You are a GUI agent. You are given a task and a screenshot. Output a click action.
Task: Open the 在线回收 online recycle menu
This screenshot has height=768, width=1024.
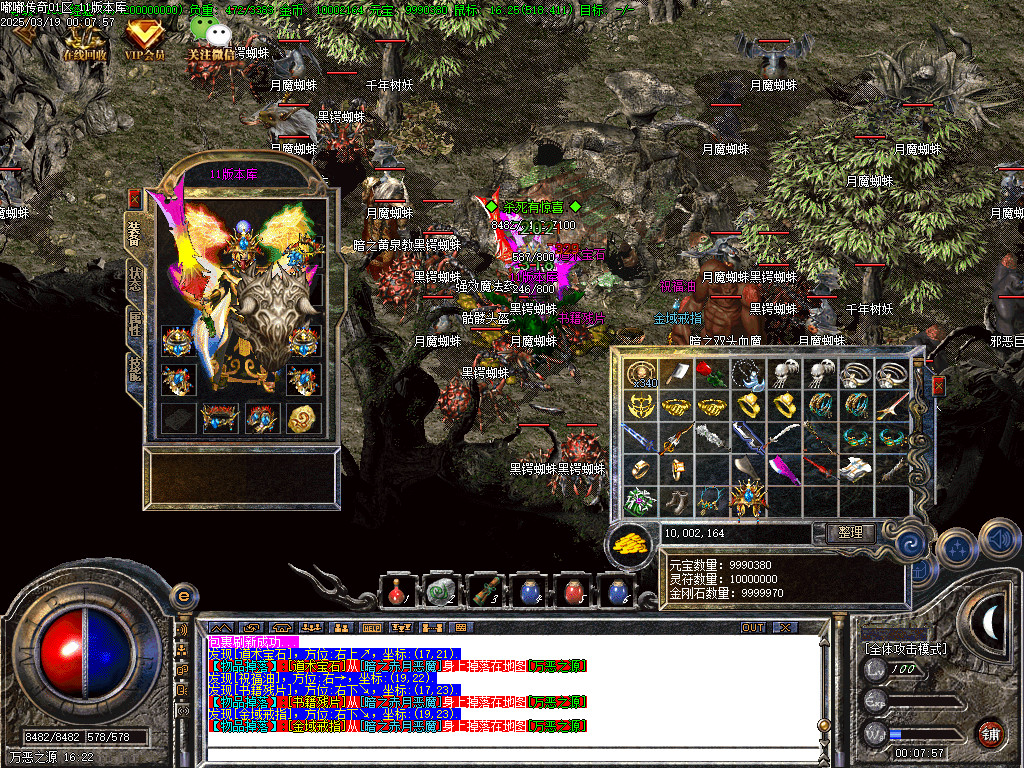click(85, 40)
